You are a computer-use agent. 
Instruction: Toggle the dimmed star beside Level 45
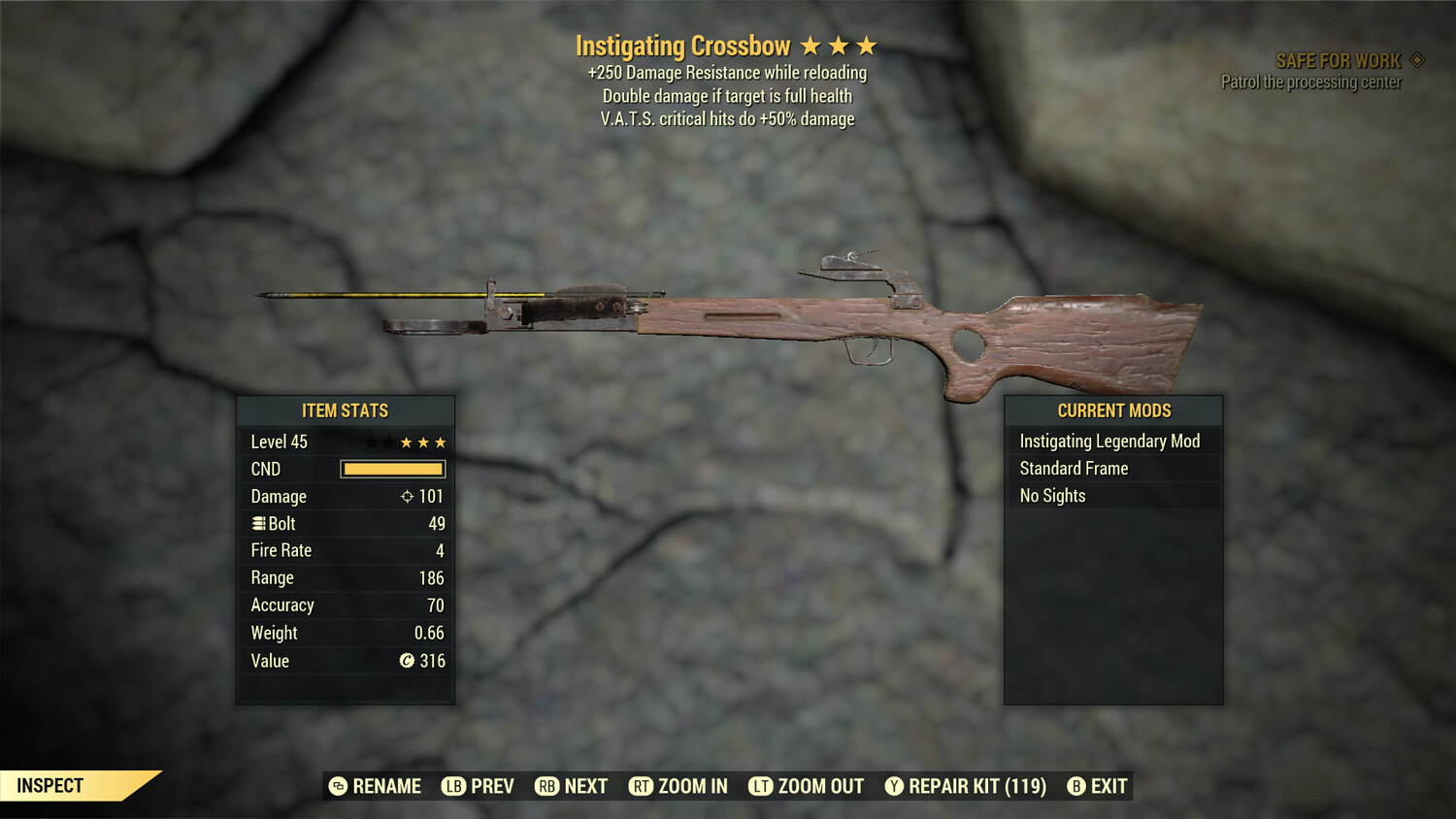click(x=374, y=442)
